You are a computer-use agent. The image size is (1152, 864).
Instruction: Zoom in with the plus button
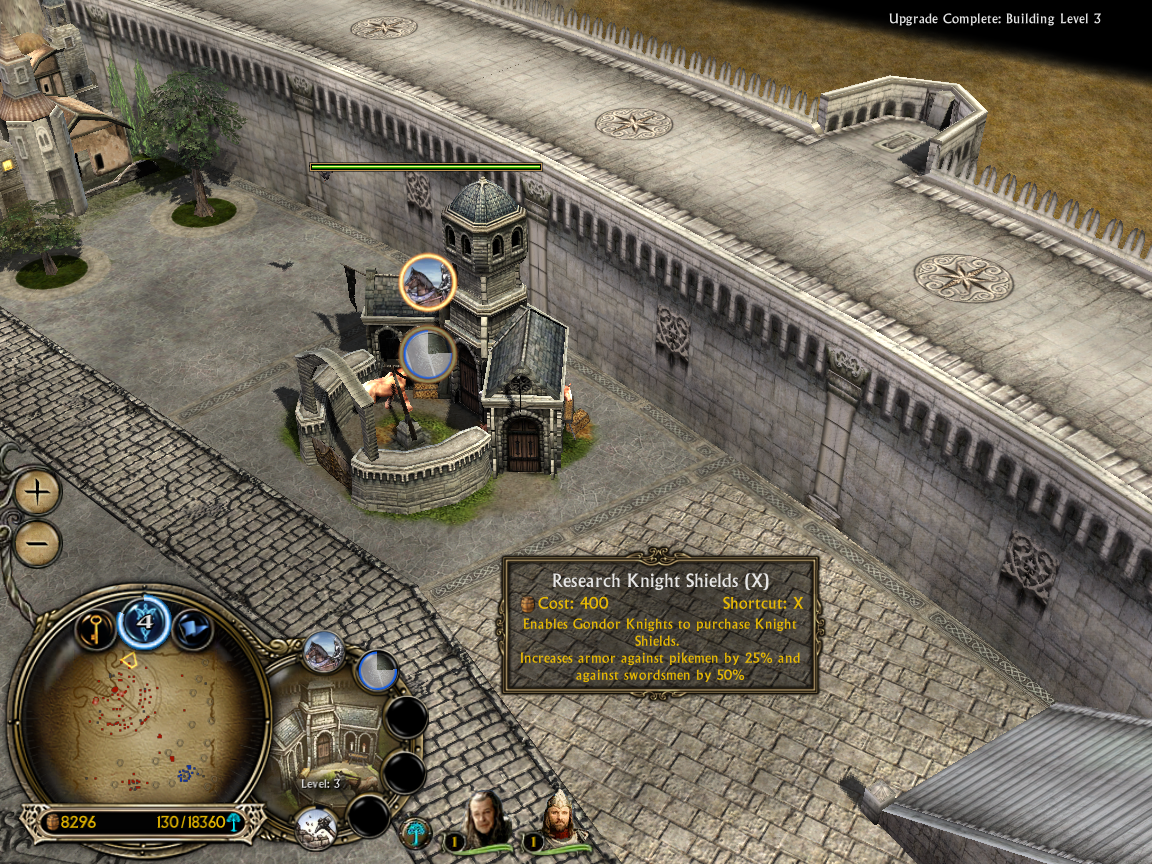point(38,492)
